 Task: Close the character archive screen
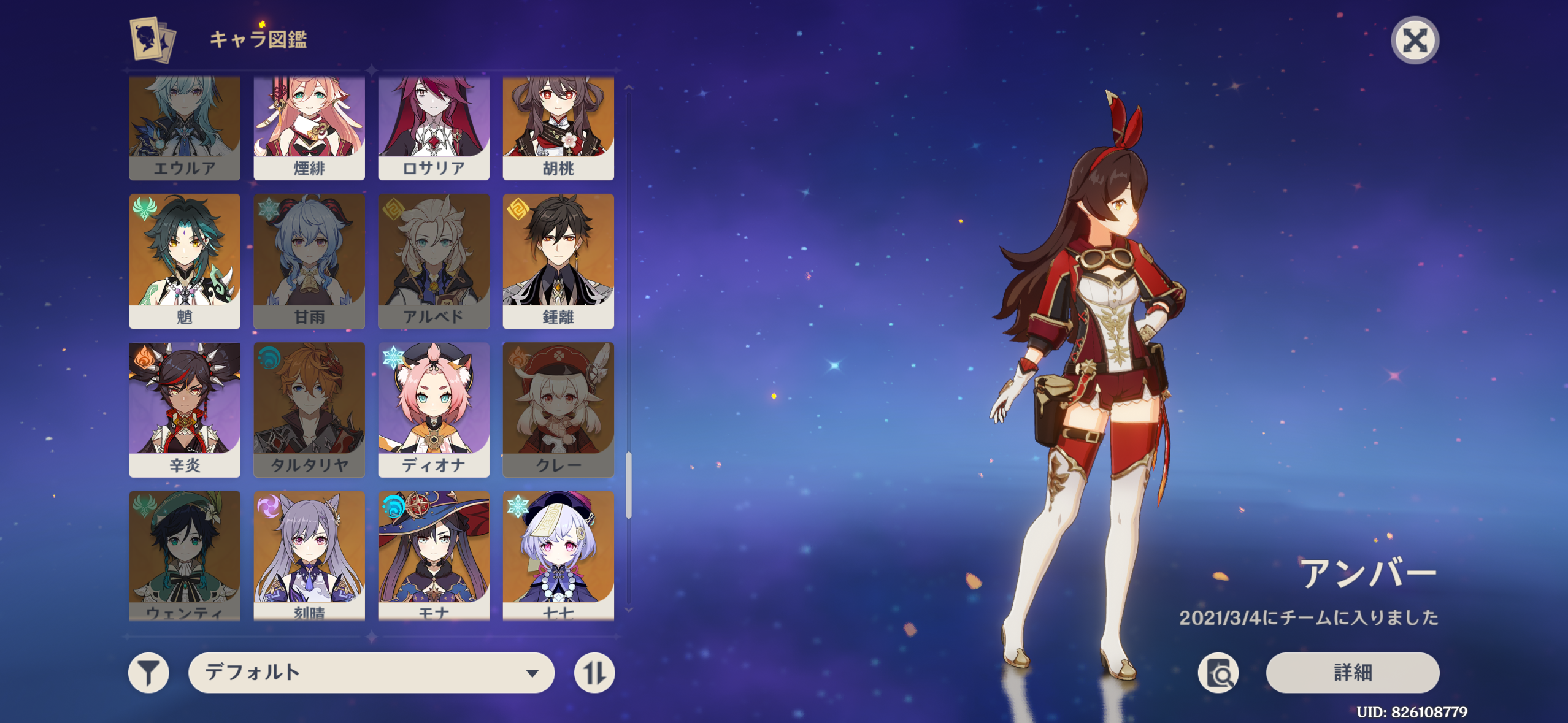(x=1414, y=40)
